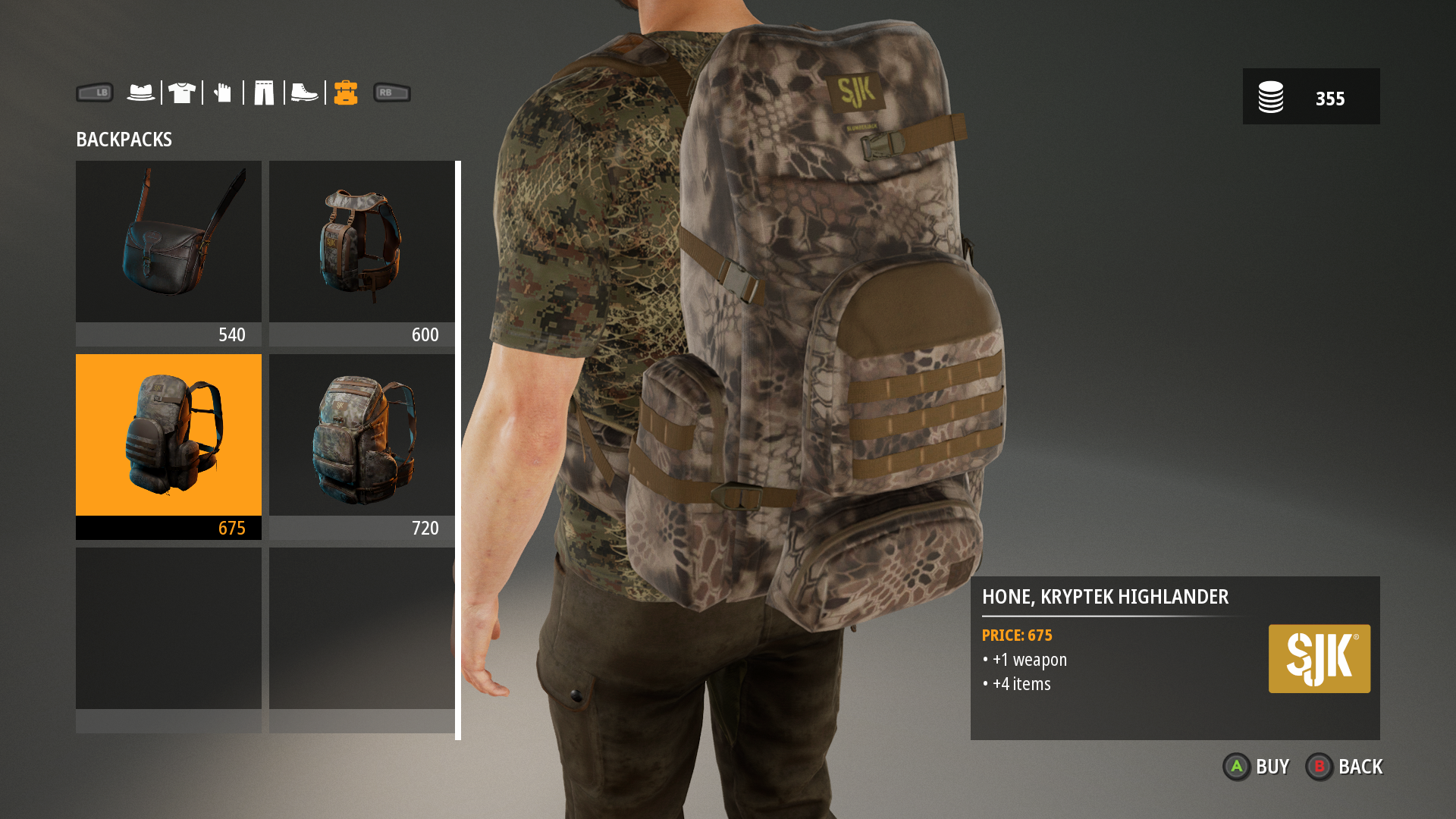
Task: Click the SJK brand logo badge
Action: click(x=1319, y=658)
